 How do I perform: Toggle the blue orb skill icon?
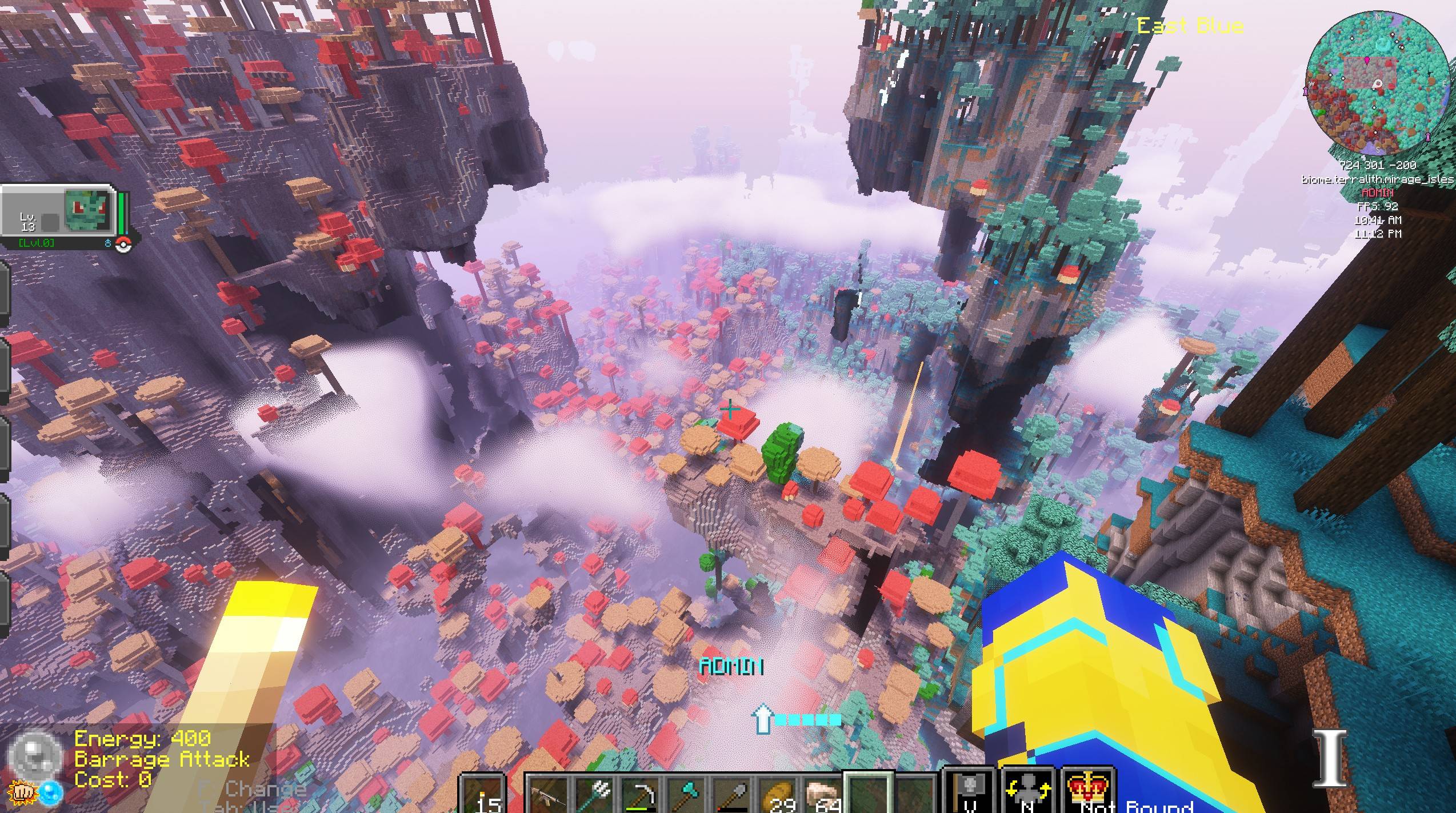pos(51,794)
